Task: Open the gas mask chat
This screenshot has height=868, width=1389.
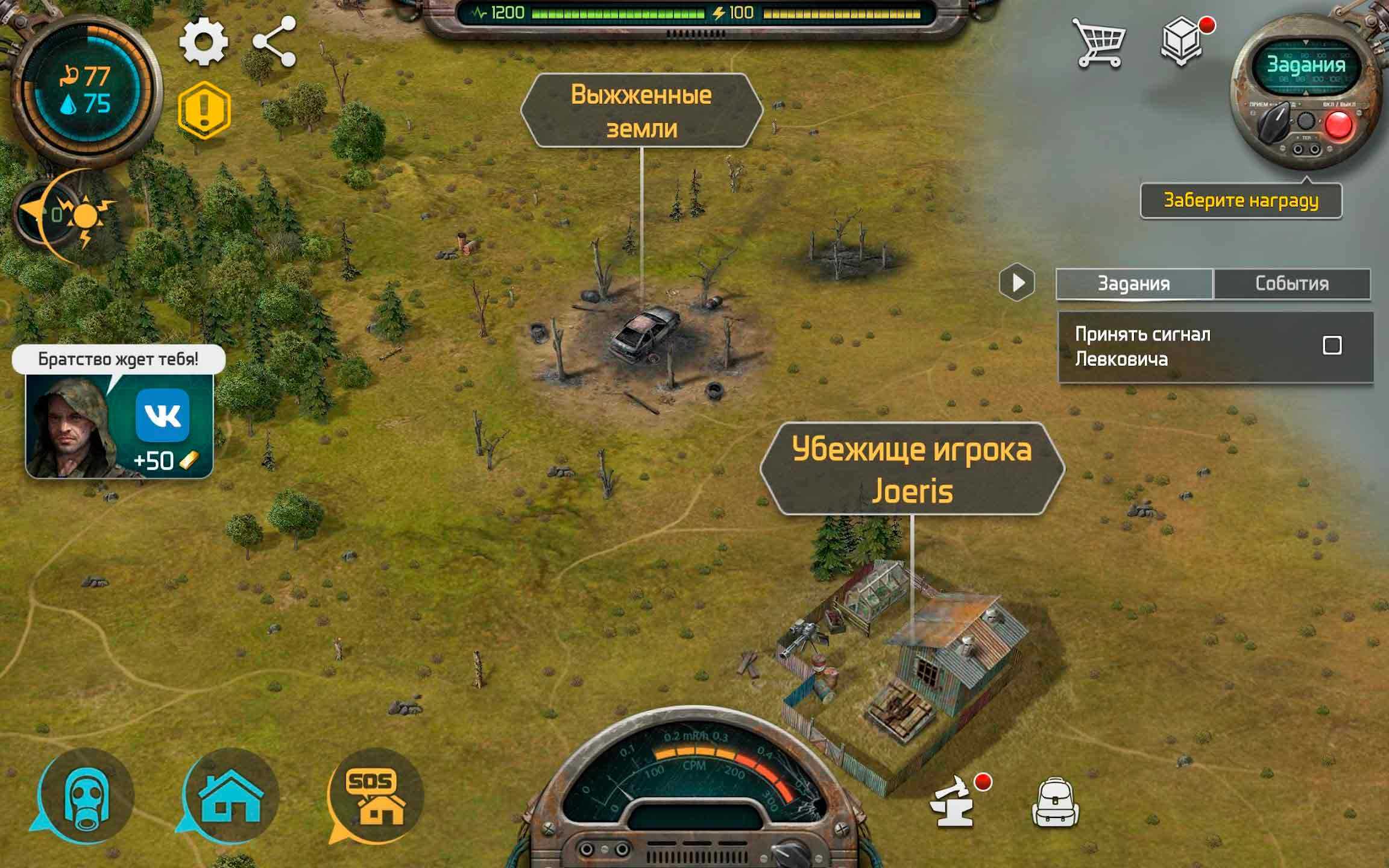Action: click(86, 796)
